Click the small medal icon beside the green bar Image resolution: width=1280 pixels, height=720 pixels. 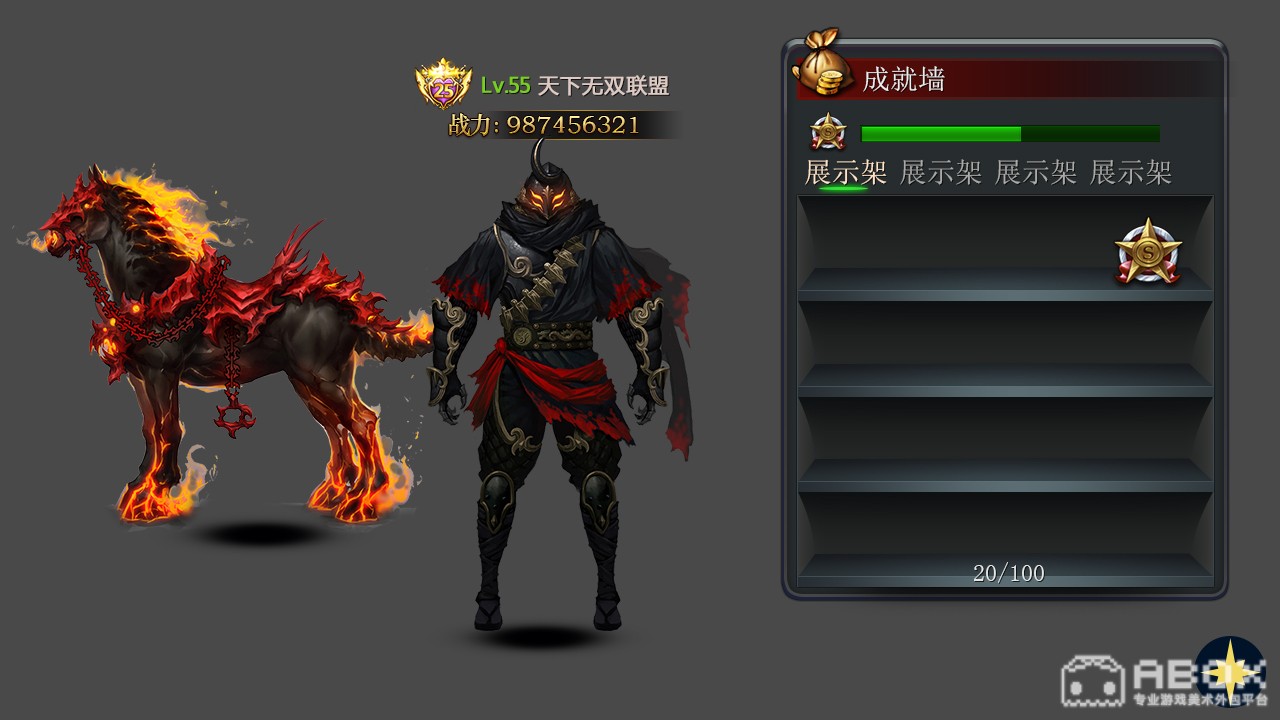[828, 133]
